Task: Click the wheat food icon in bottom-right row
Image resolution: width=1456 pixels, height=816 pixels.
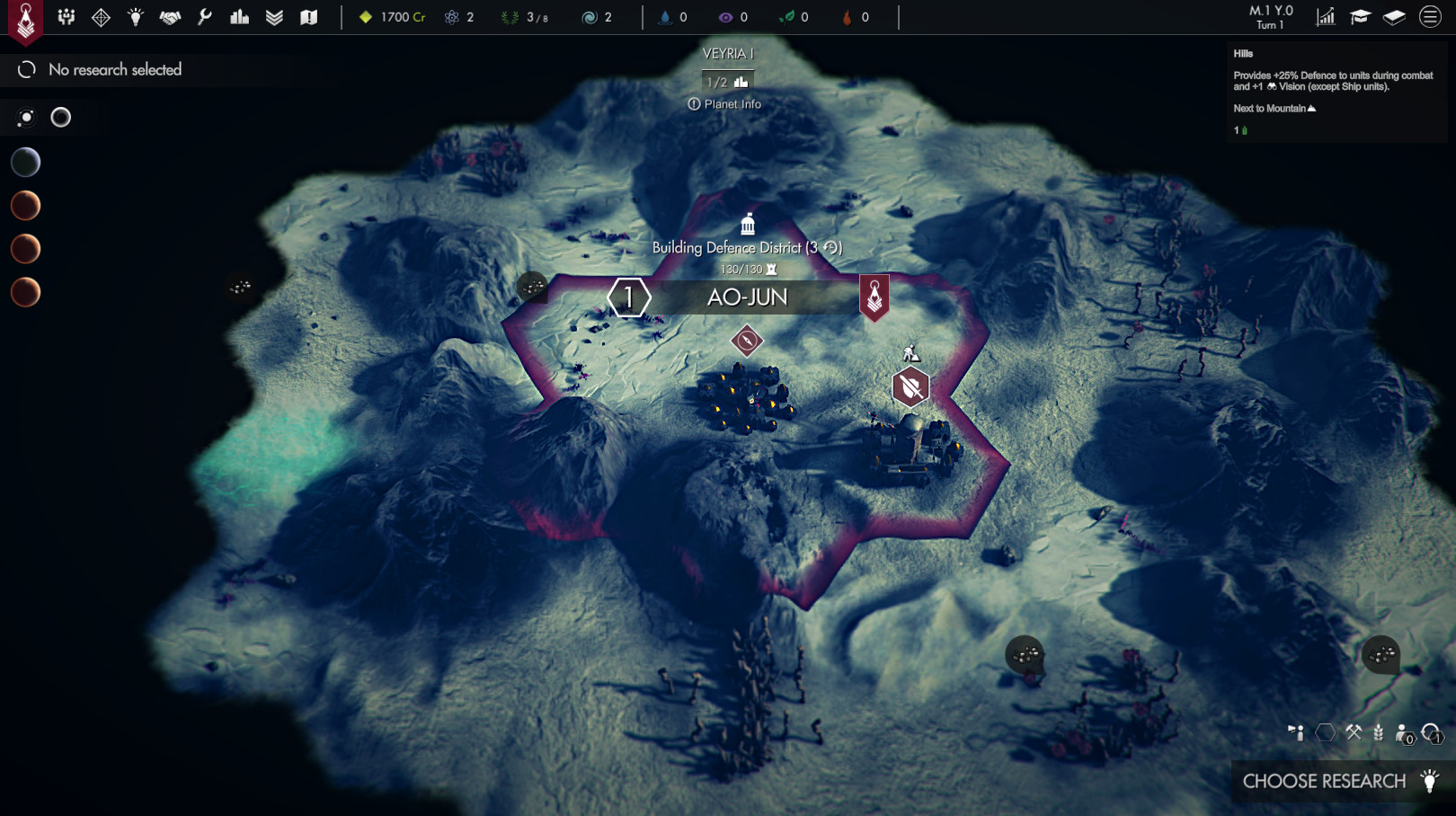Action: pyautogui.click(x=1378, y=733)
